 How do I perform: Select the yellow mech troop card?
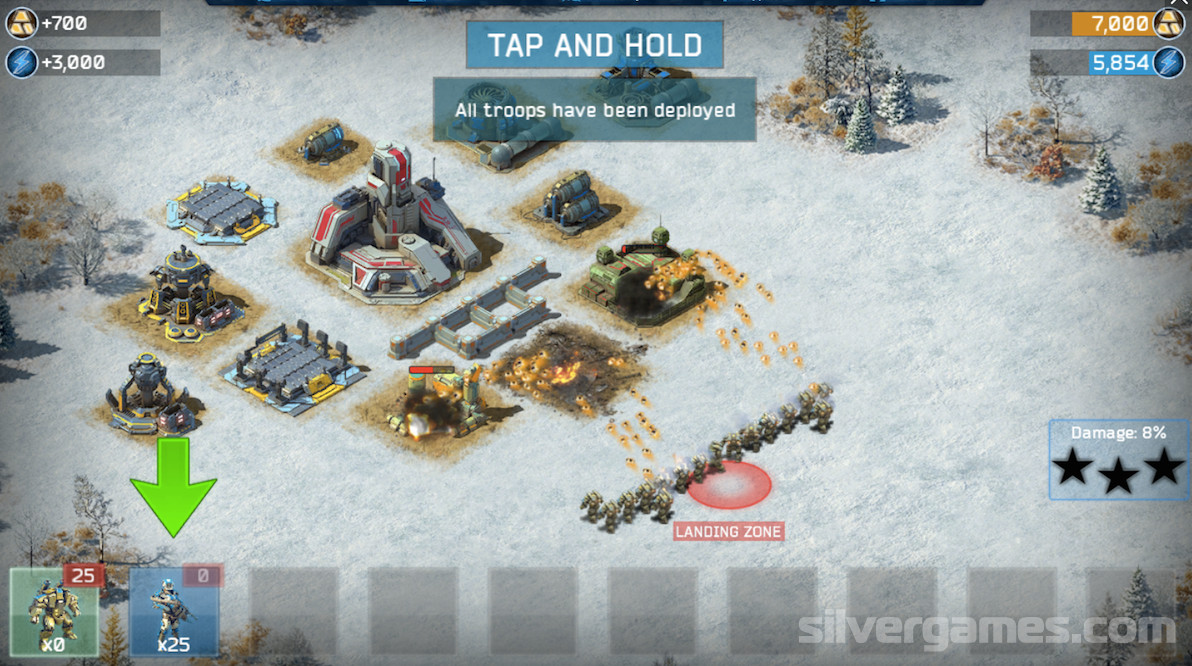coord(55,611)
